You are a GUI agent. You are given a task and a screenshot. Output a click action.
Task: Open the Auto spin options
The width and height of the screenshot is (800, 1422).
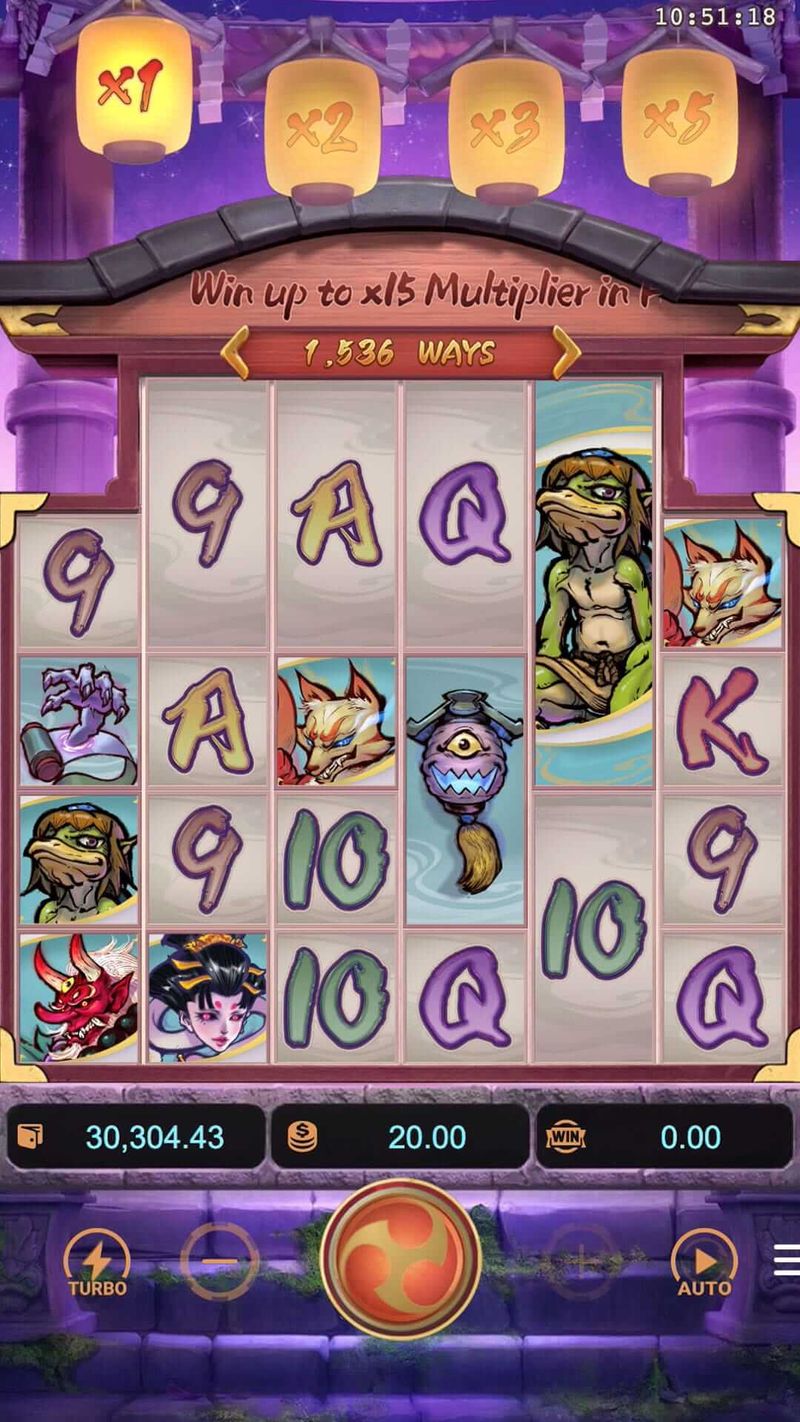tap(704, 1262)
